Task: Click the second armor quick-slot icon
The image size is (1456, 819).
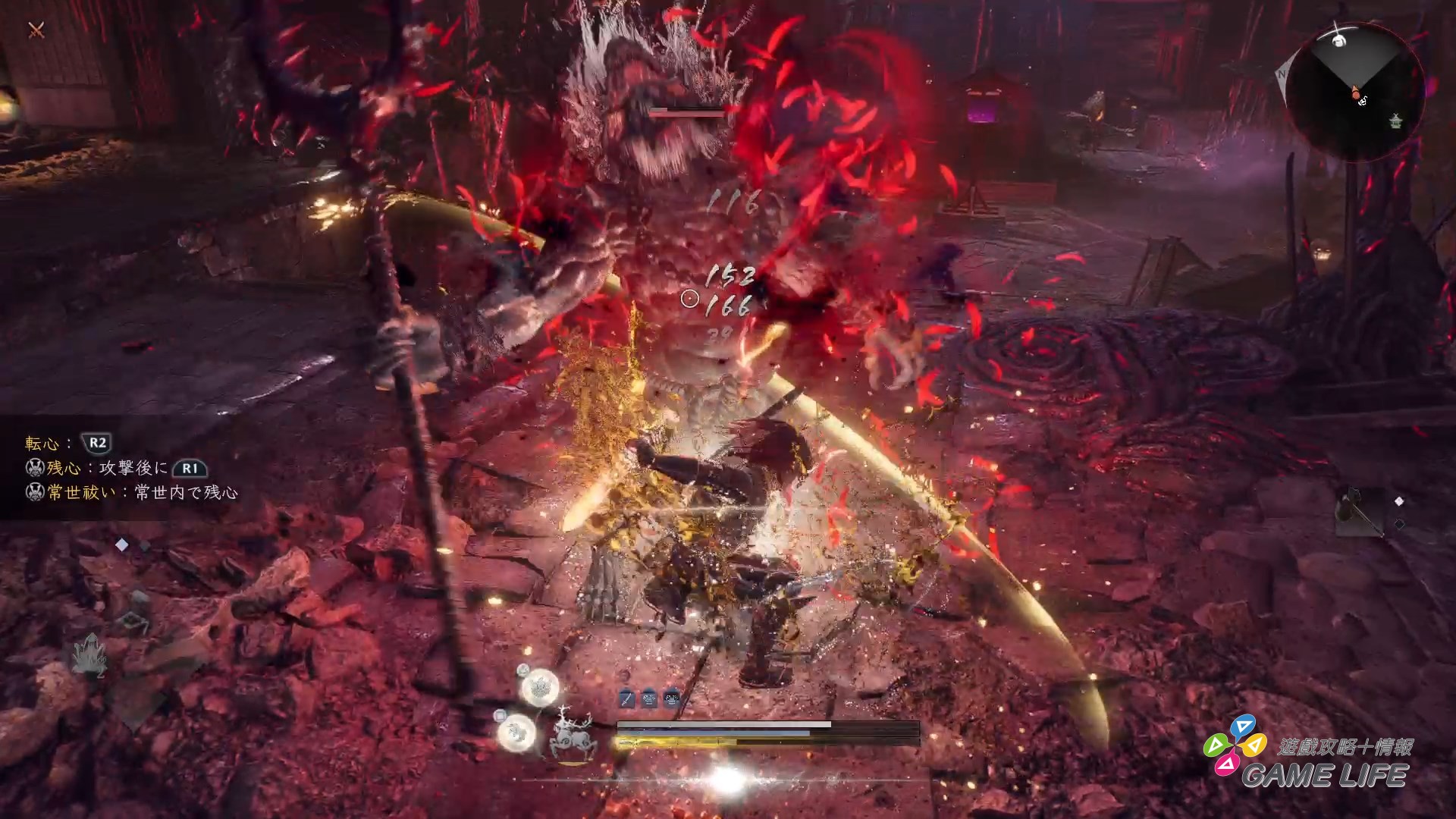Action: [x=672, y=698]
